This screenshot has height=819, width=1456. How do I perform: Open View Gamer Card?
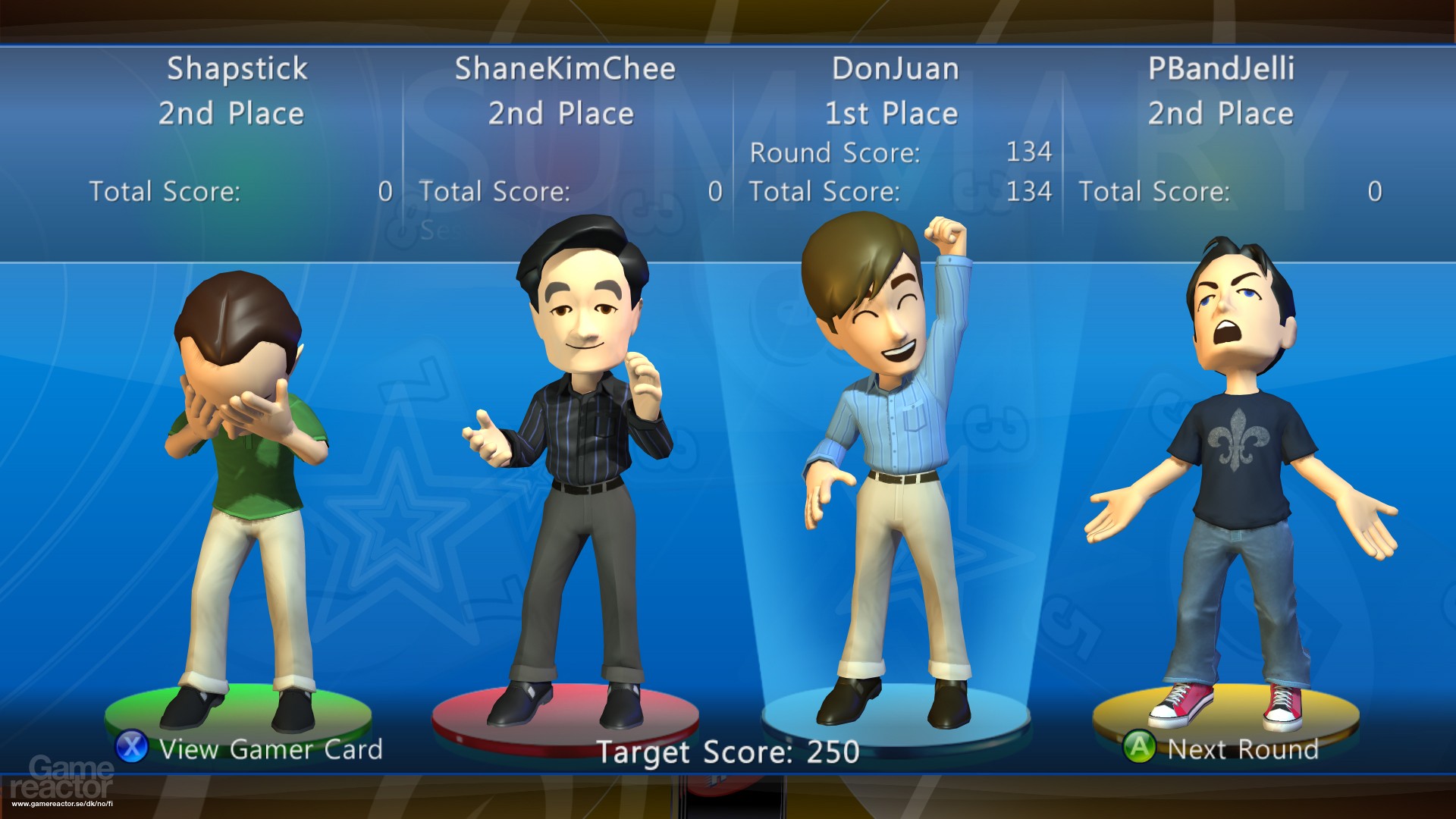[x=249, y=748]
